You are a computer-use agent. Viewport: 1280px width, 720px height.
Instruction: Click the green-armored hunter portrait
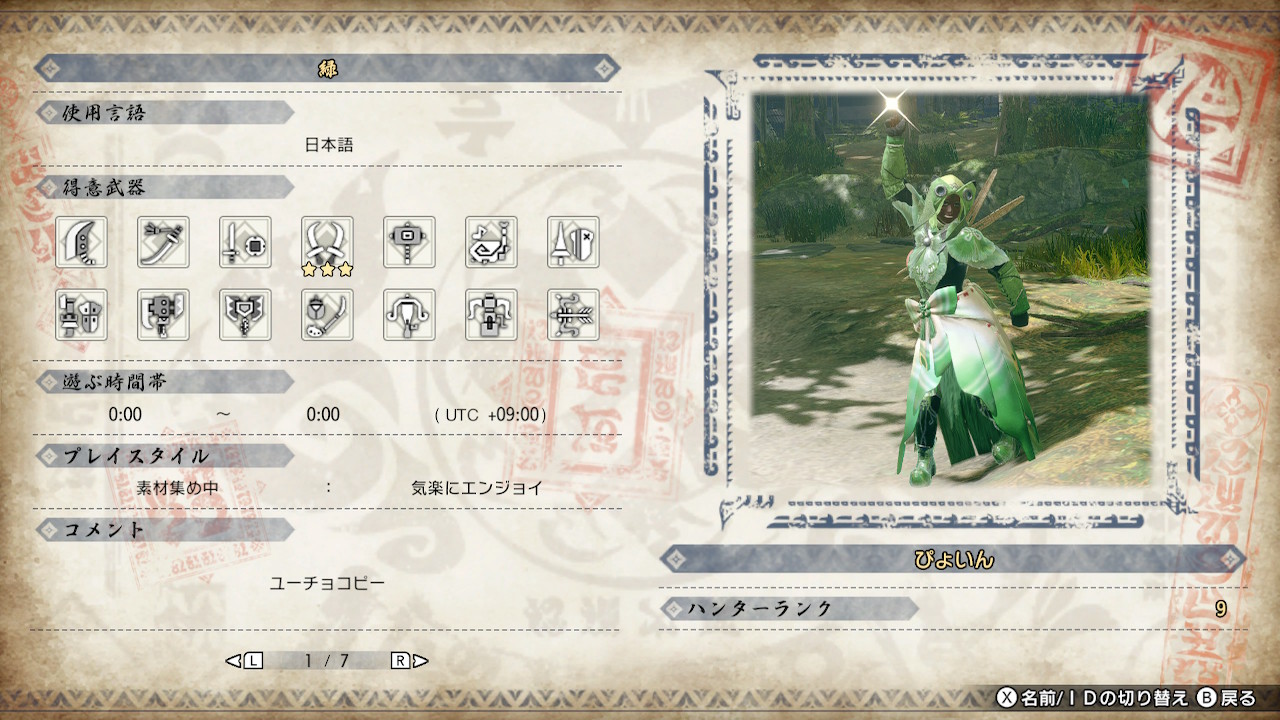[950, 290]
